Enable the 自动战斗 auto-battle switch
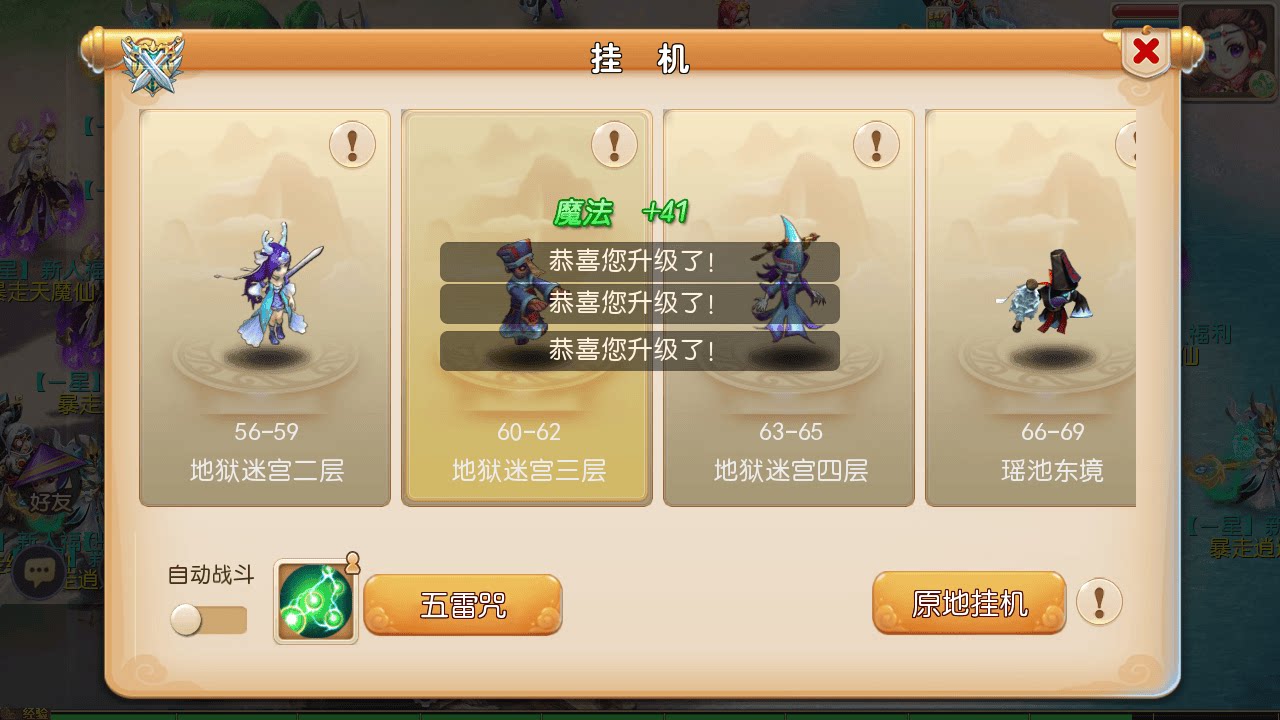The width and height of the screenshot is (1280, 720). [207, 620]
